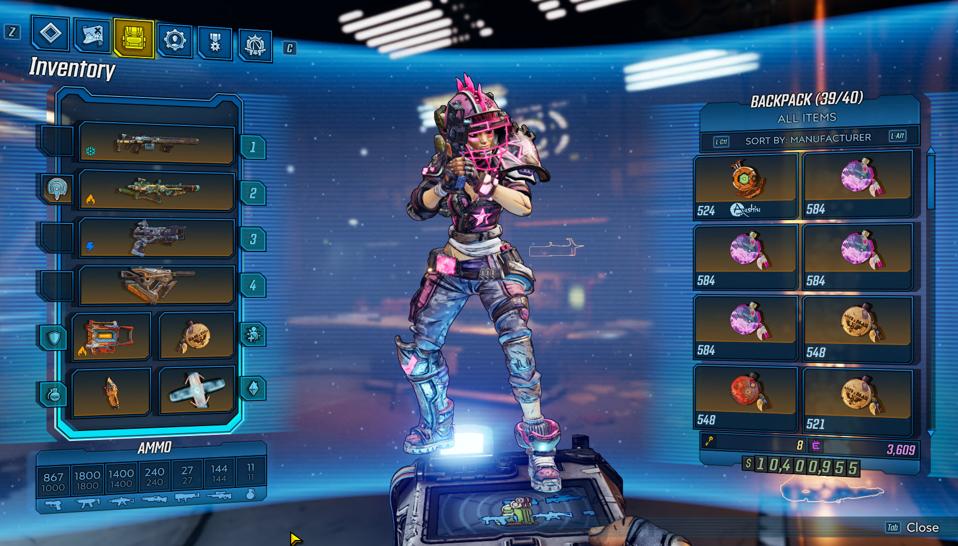
Task: Select the weapon in equipped slot 1
Action: 157,145
